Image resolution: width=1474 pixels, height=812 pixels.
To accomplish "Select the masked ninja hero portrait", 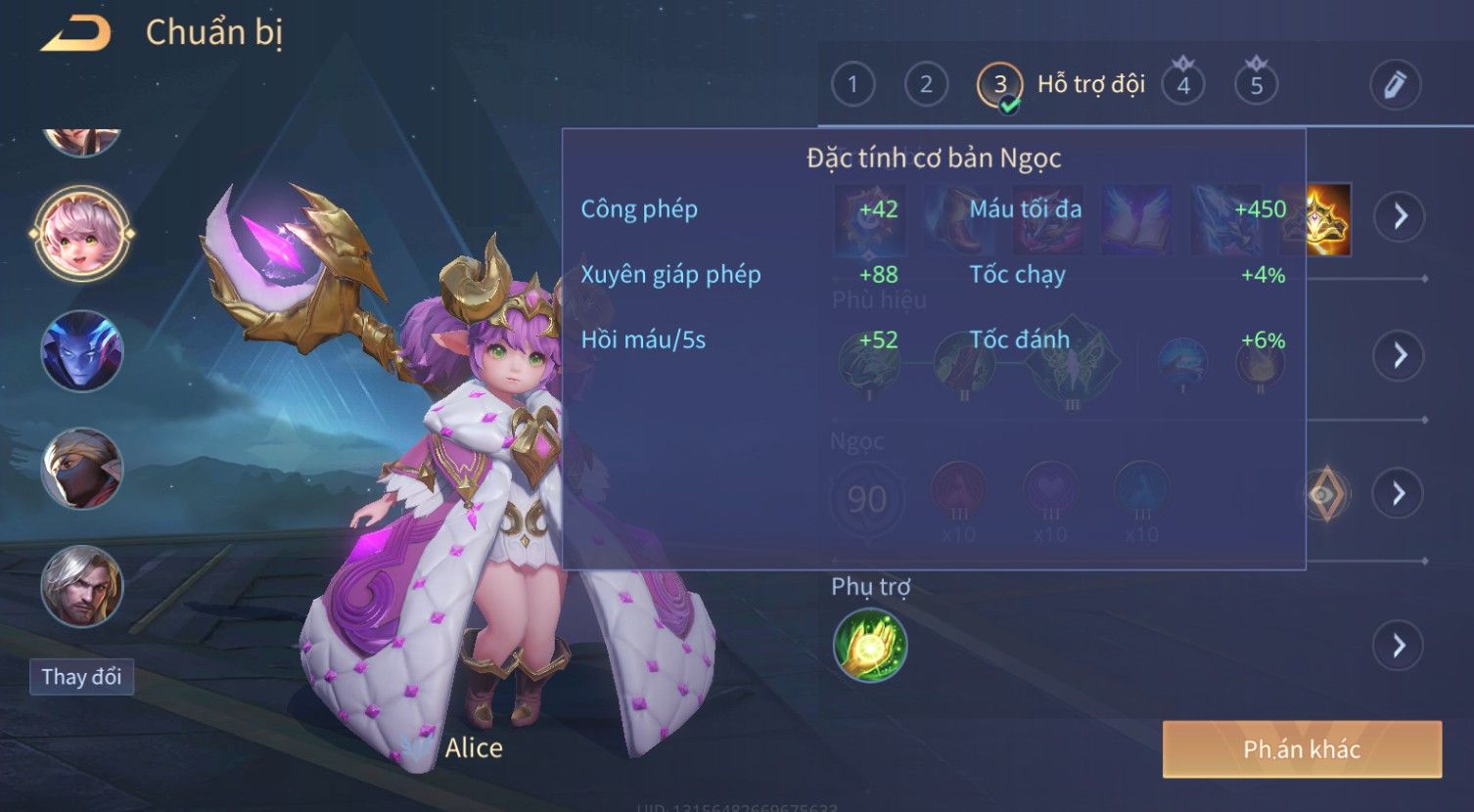I will pyautogui.click(x=82, y=469).
